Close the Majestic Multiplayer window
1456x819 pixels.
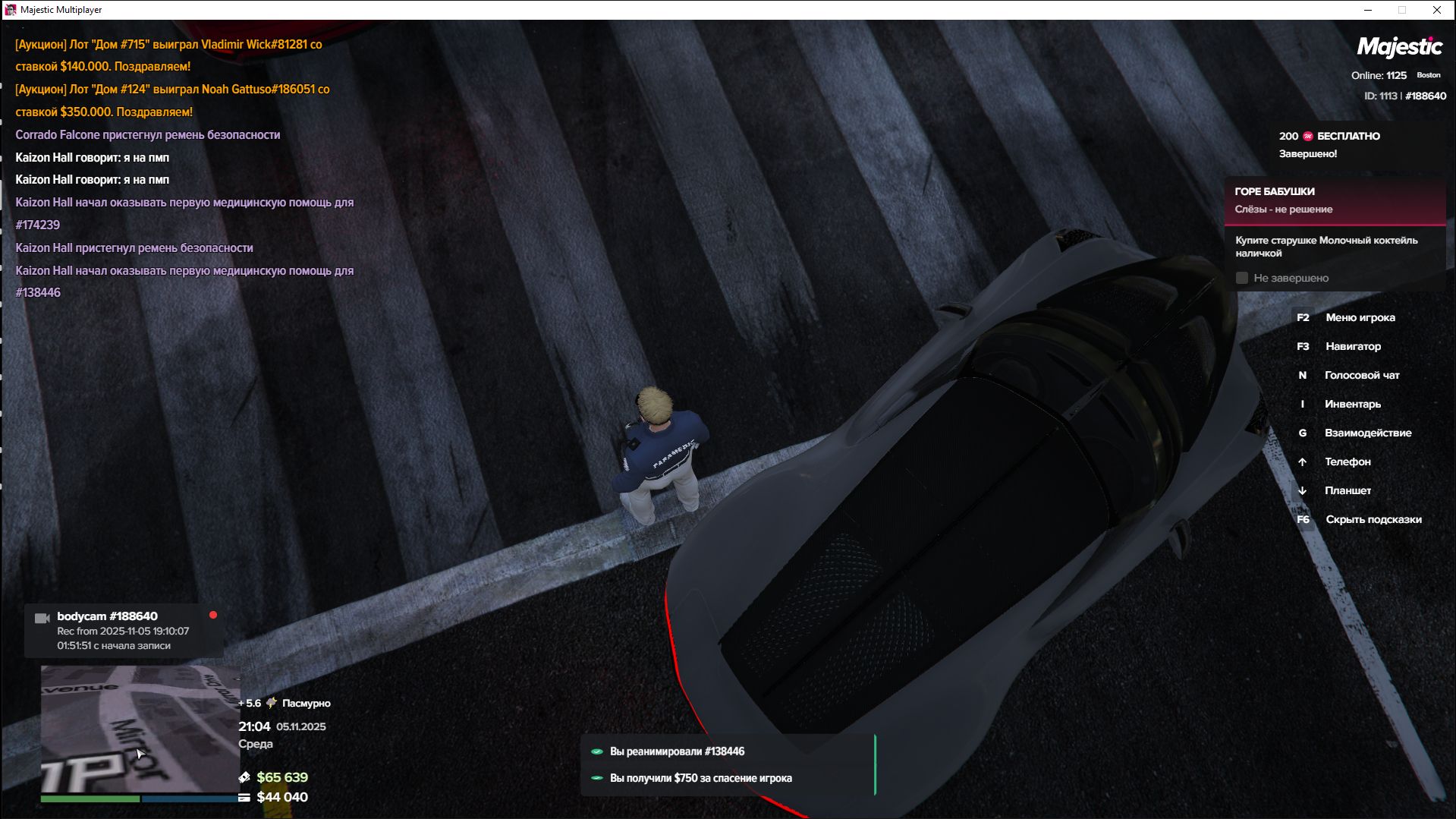pyautogui.click(x=1436, y=10)
